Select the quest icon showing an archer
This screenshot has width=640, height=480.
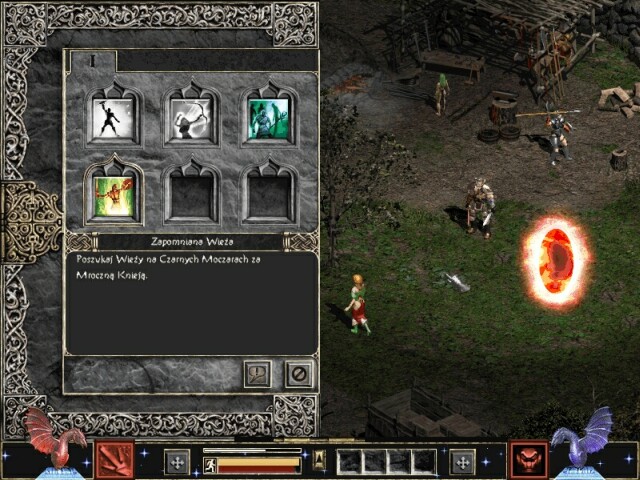tap(191, 117)
